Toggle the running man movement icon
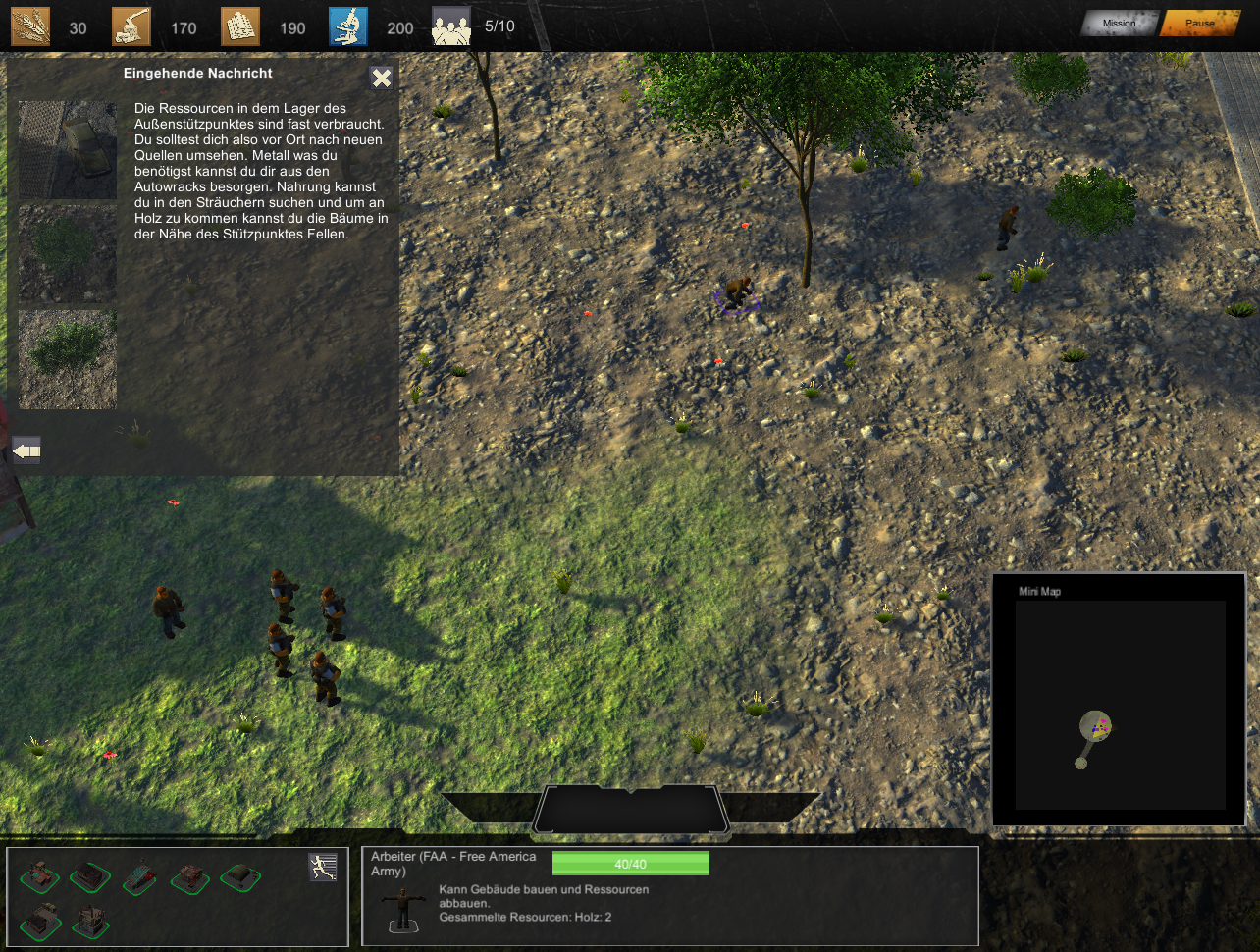 pyautogui.click(x=323, y=867)
